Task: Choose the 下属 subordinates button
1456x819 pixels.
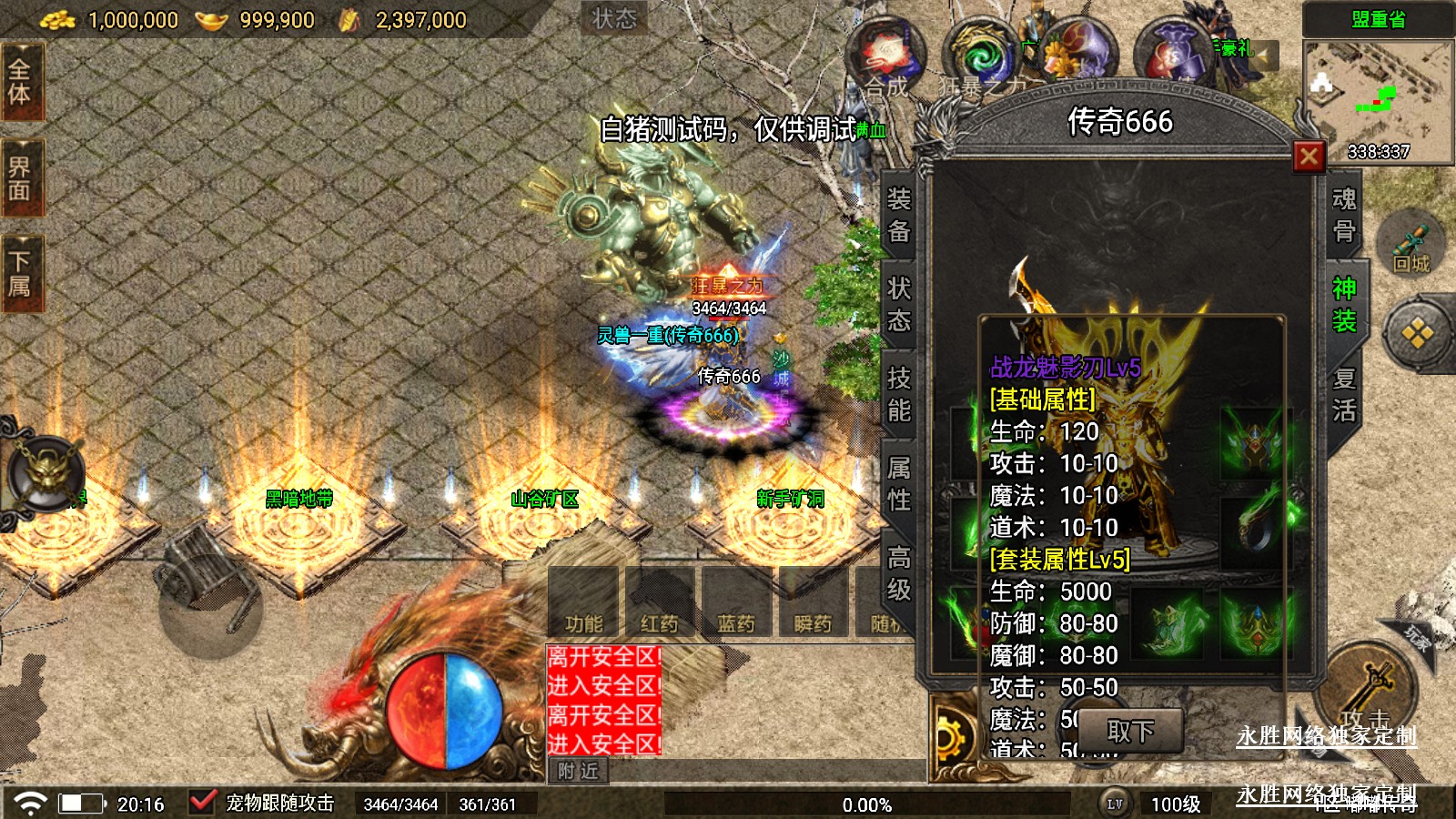Action: pos(20,273)
